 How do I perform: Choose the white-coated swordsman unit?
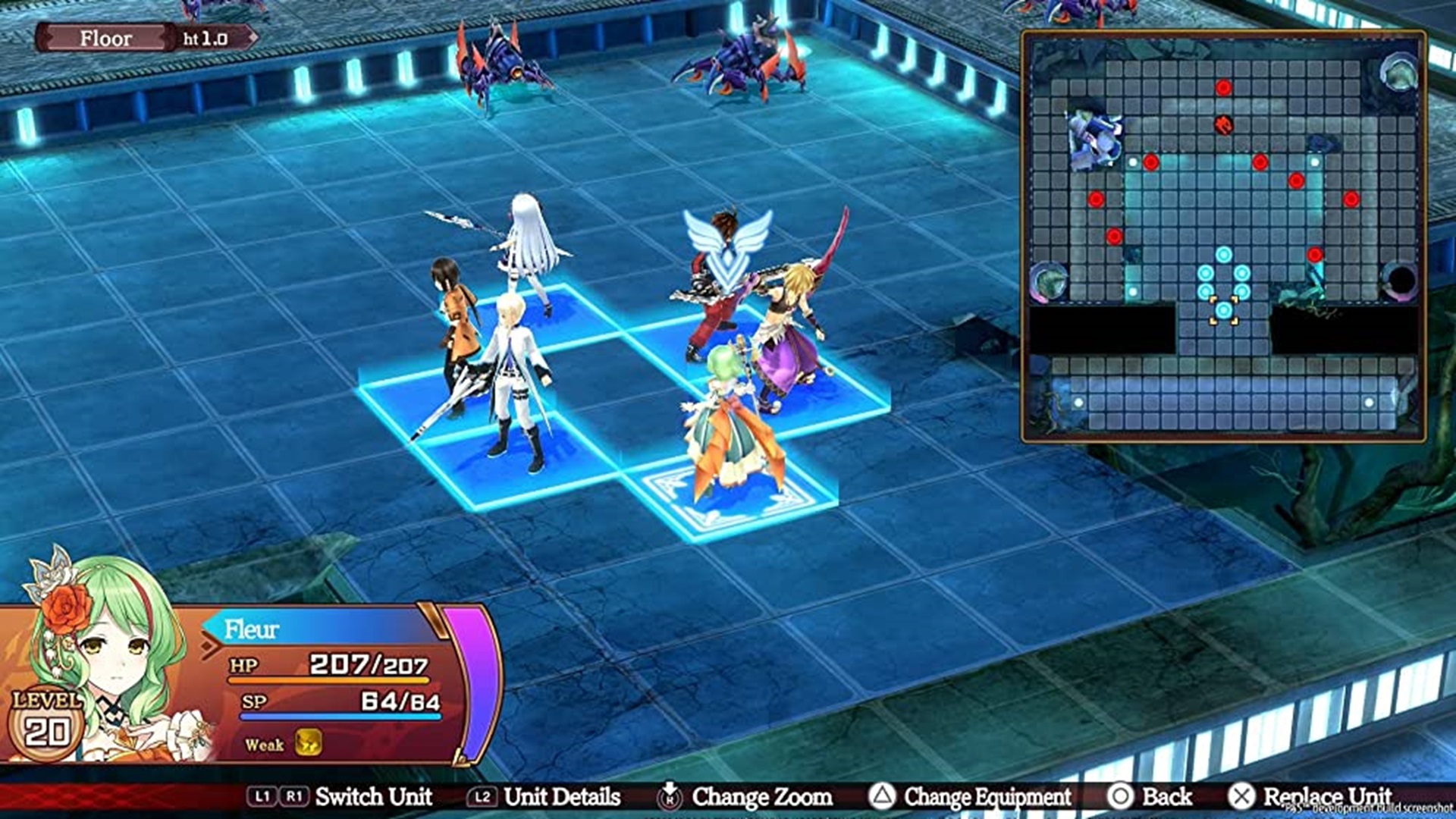point(516,379)
